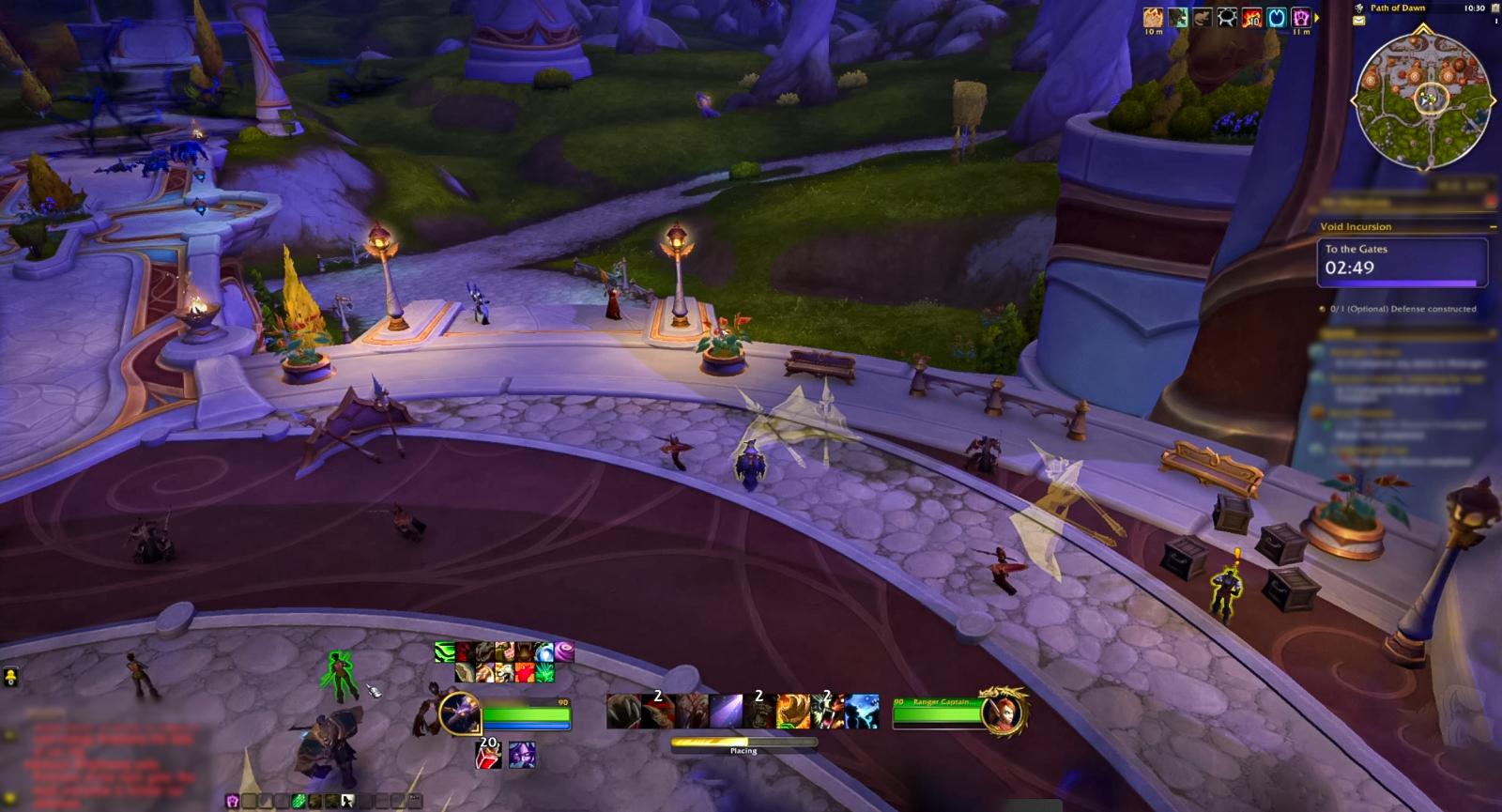Collapse the Void Incursion tracker with the minus
1502x812 pixels.
coord(1493,226)
